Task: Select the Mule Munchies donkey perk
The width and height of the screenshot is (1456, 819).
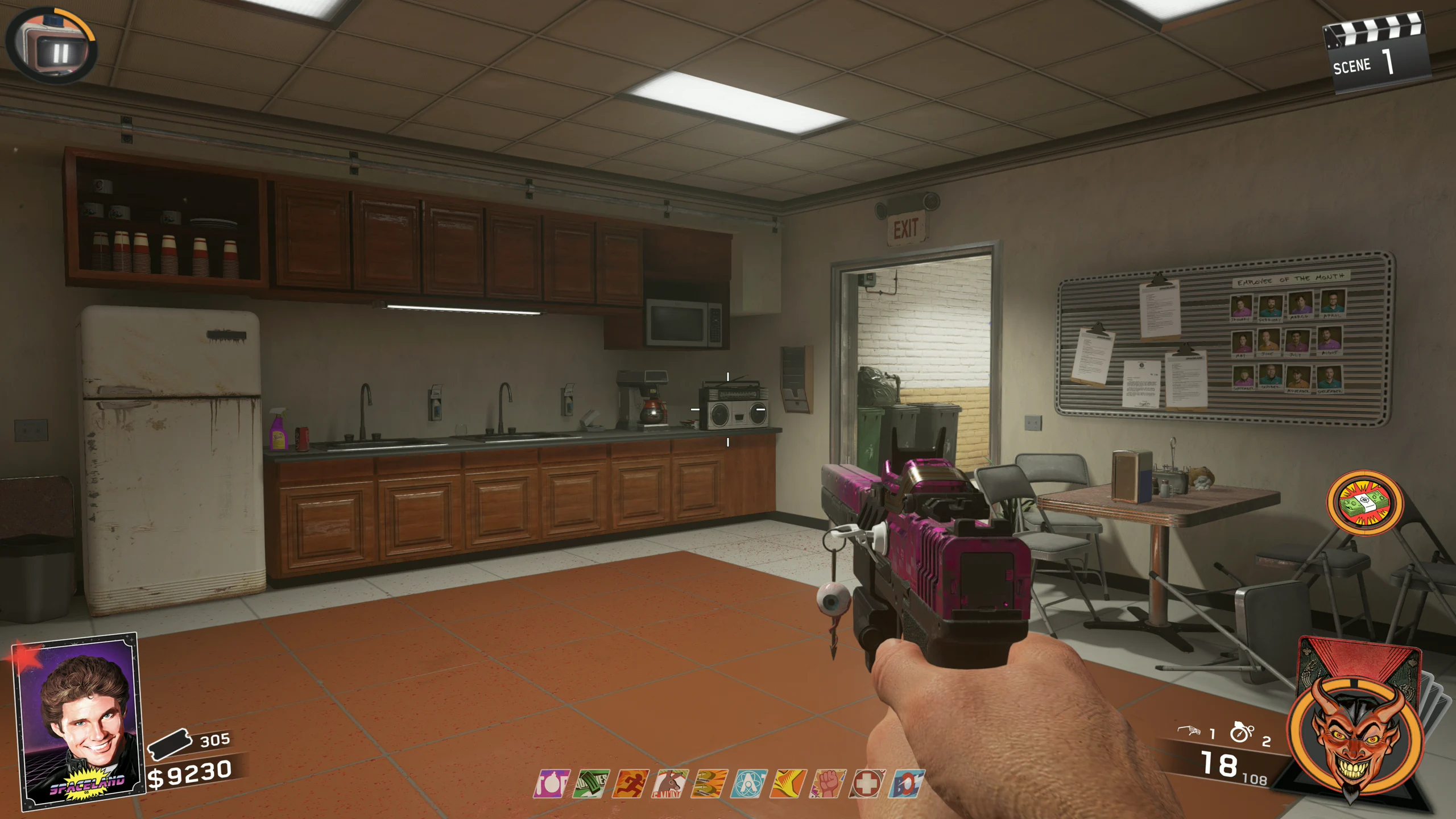Action: (x=670, y=784)
